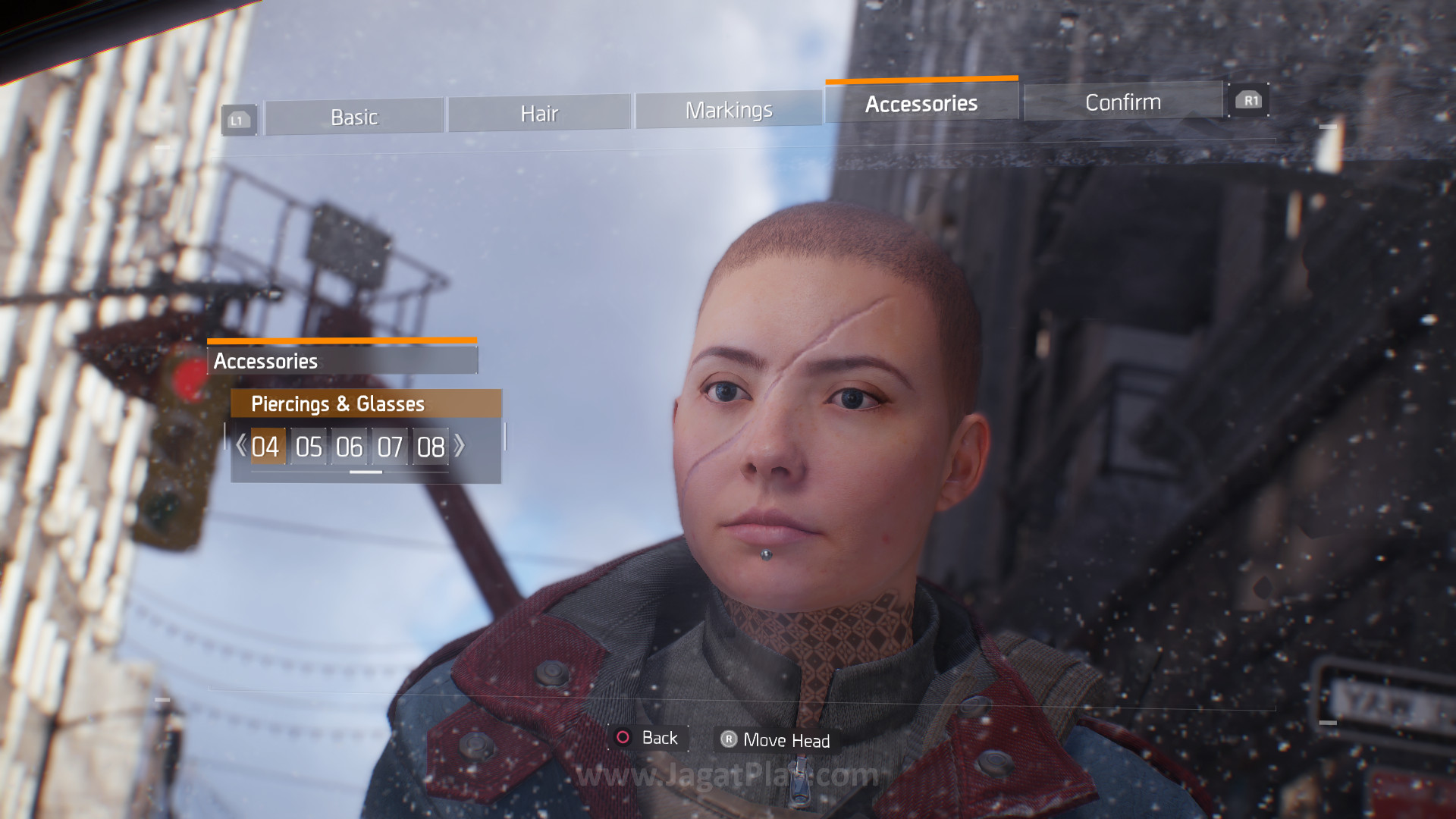Choose accessory option 08
The width and height of the screenshot is (1456, 819).
click(431, 447)
